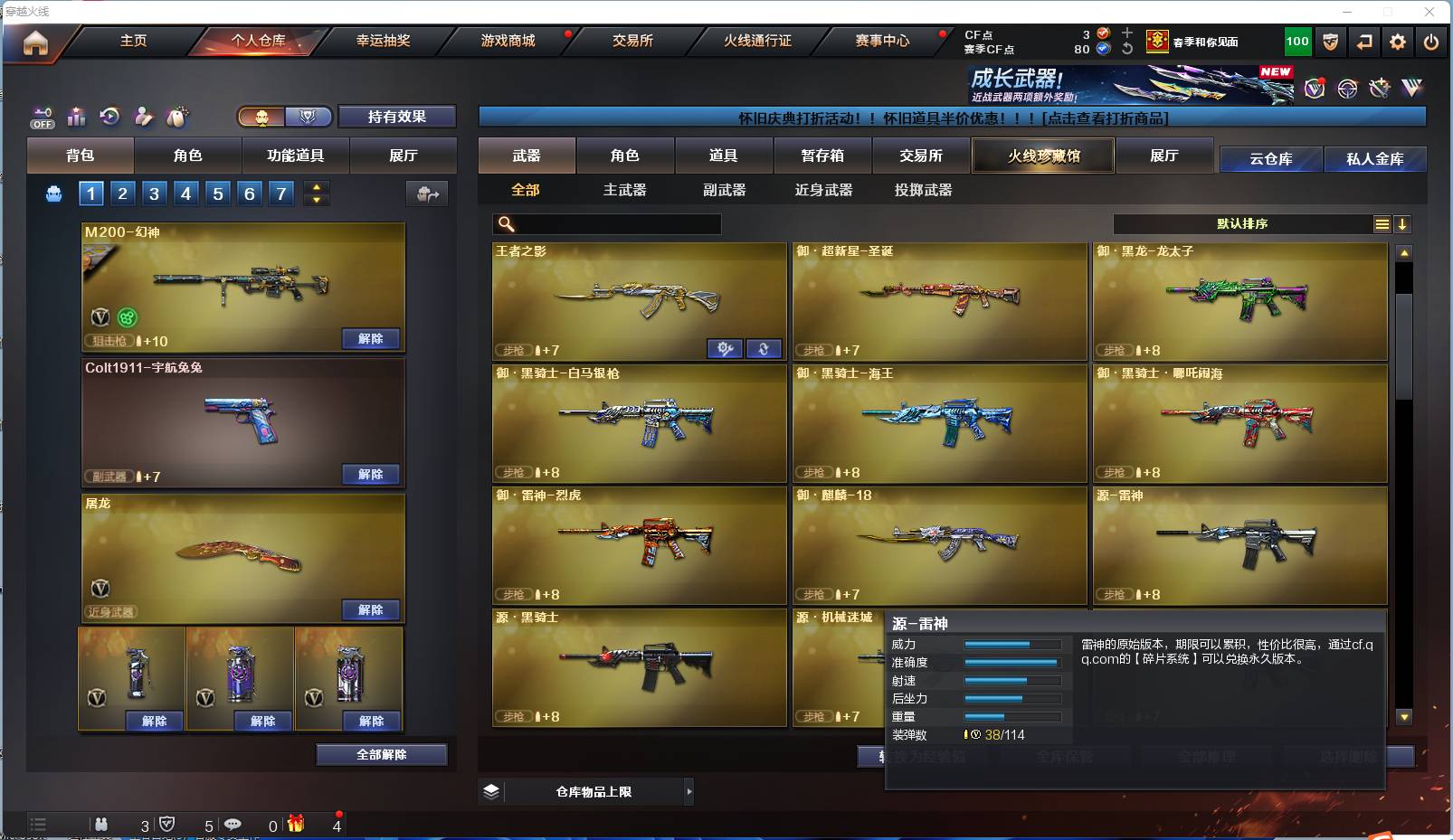Toggle the gear option on the 王者之影 card
Screen dimensions: 1453x840
pos(725,348)
